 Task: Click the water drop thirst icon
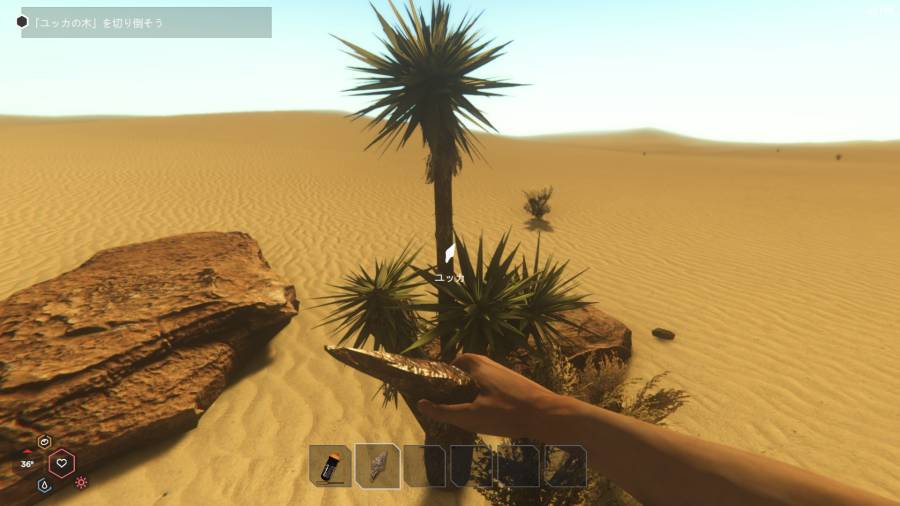(x=45, y=484)
